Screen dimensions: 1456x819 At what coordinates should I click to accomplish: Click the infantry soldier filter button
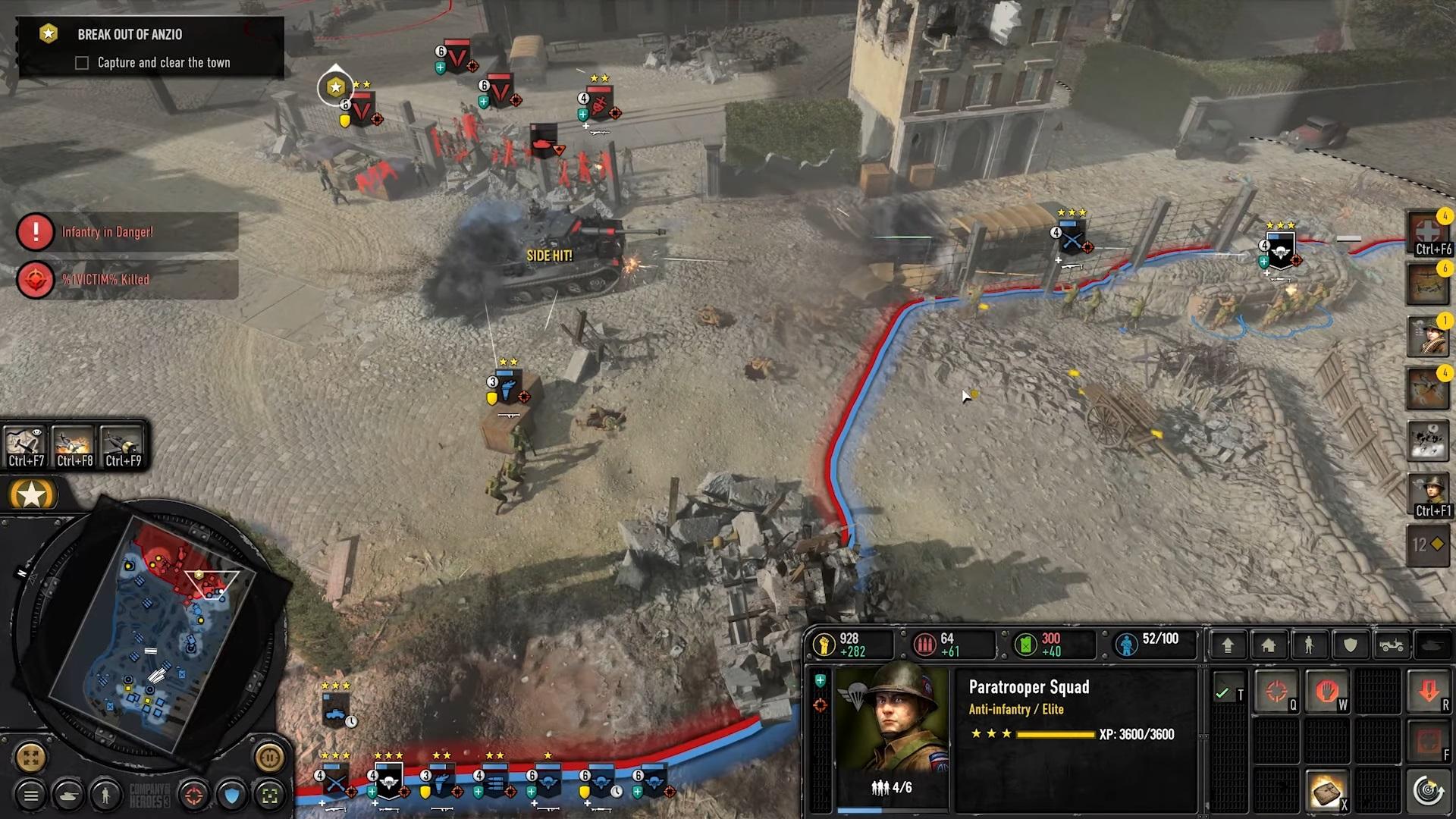(x=105, y=795)
